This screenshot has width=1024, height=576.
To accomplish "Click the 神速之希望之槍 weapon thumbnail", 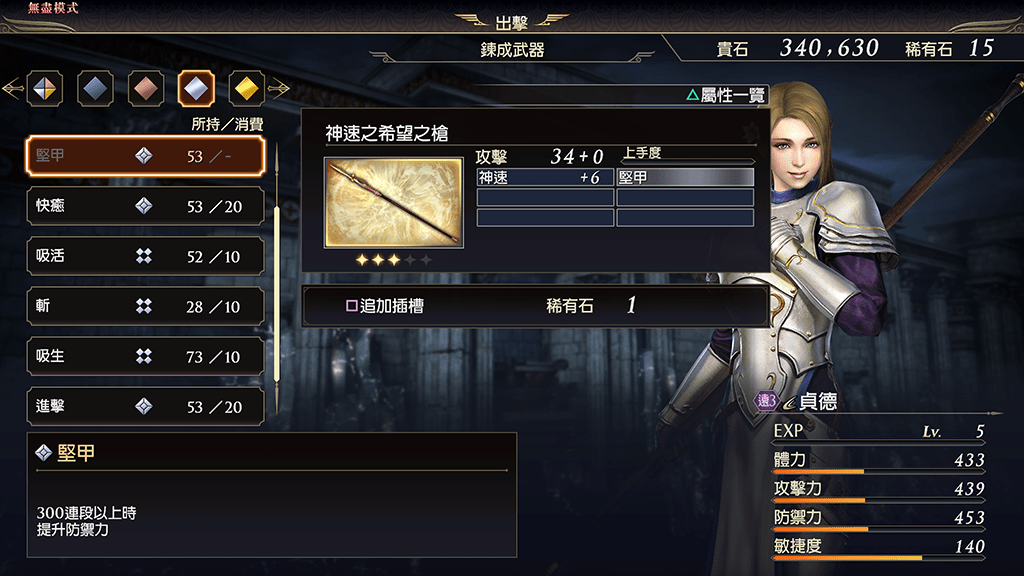I will [x=393, y=202].
